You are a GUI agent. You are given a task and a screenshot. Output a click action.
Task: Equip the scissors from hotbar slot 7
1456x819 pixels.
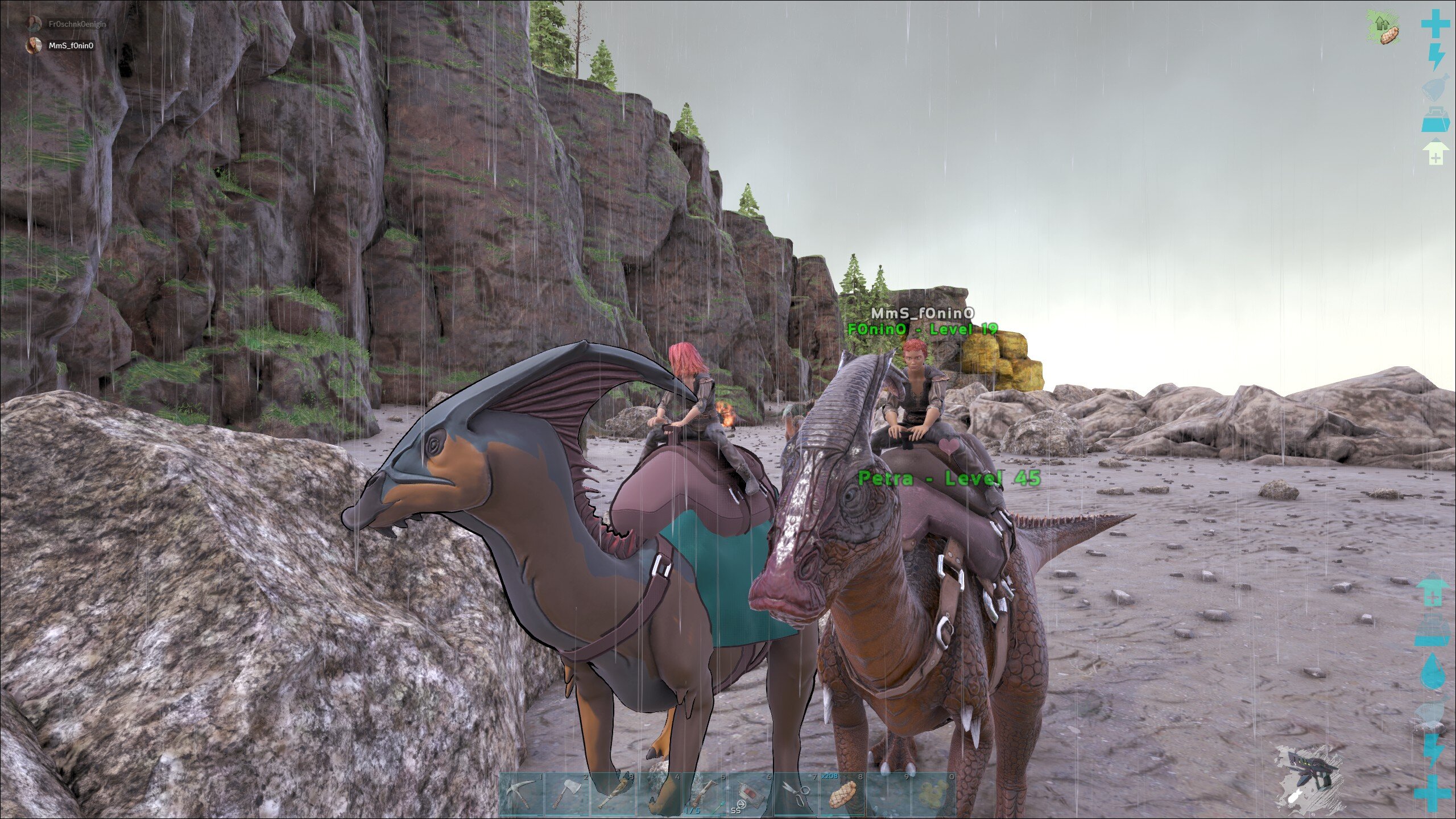coord(796,795)
